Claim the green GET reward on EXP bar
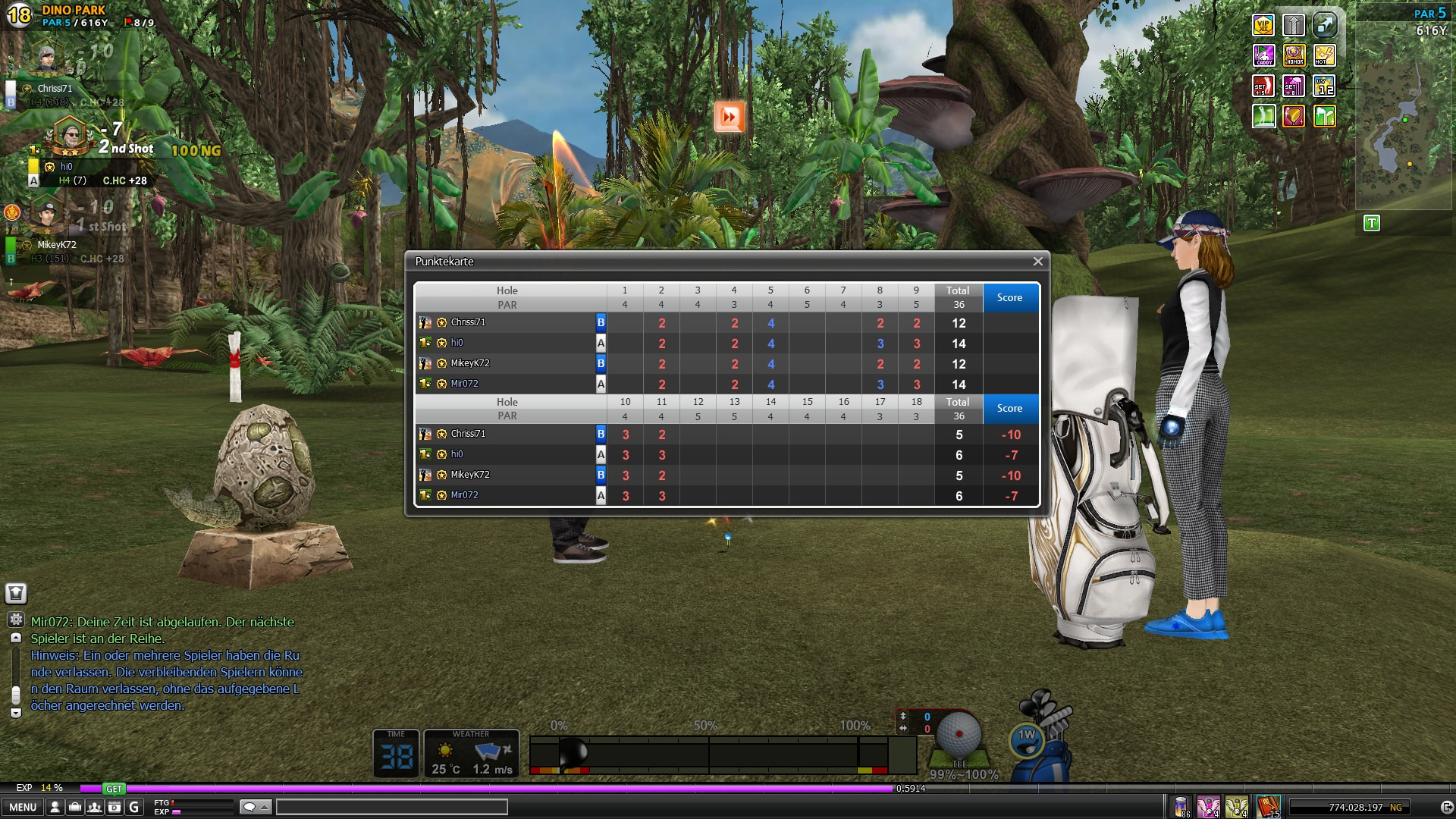Viewport: 1456px width, 819px height. 114,789
